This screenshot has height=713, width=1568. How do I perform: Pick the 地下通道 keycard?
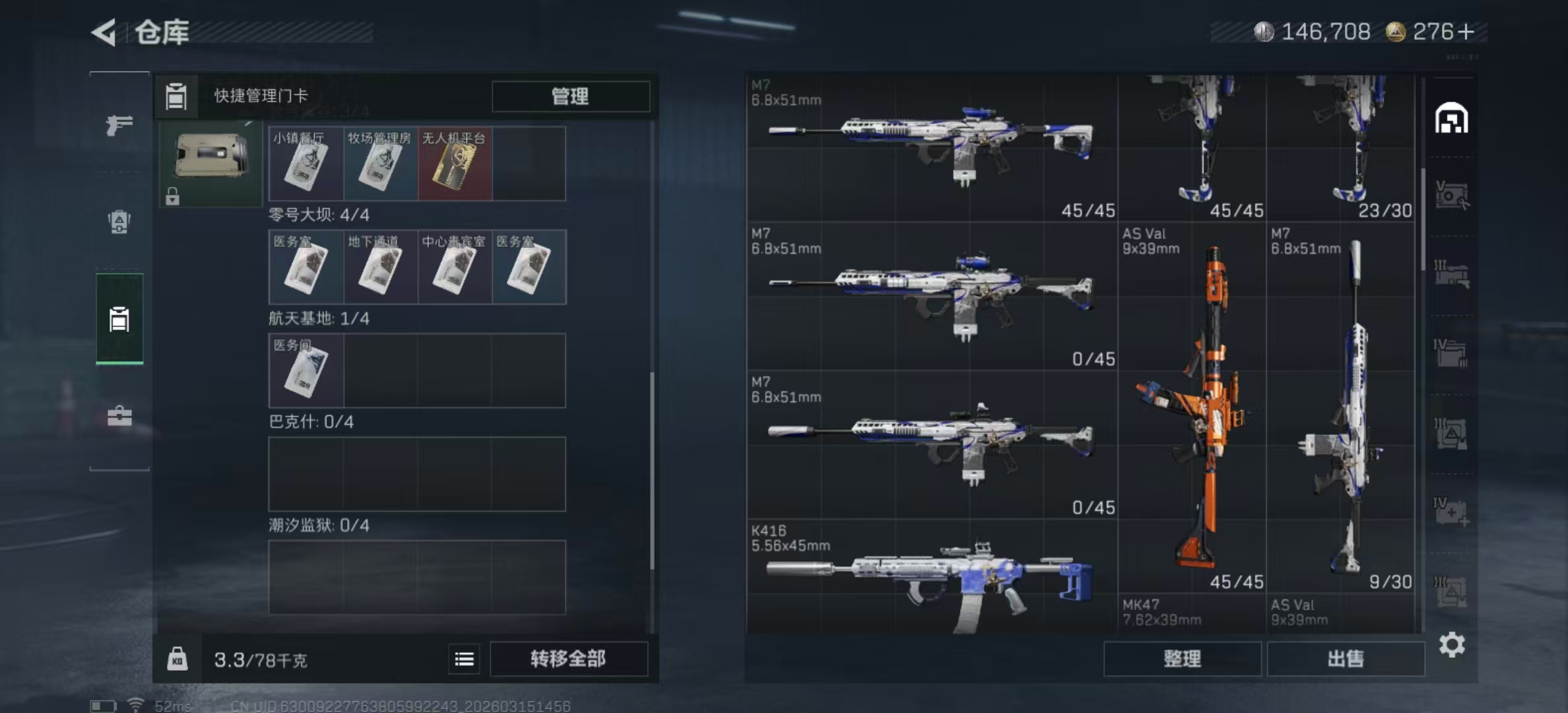(x=379, y=267)
